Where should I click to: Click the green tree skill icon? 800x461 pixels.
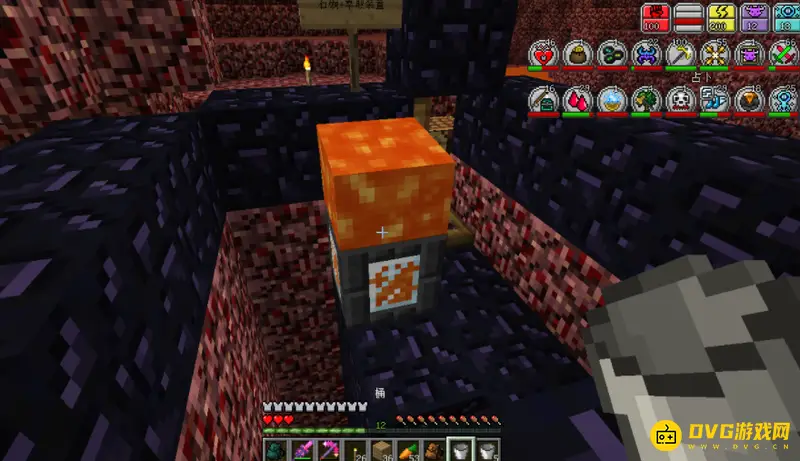pyautogui.click(x=648, y=100)
